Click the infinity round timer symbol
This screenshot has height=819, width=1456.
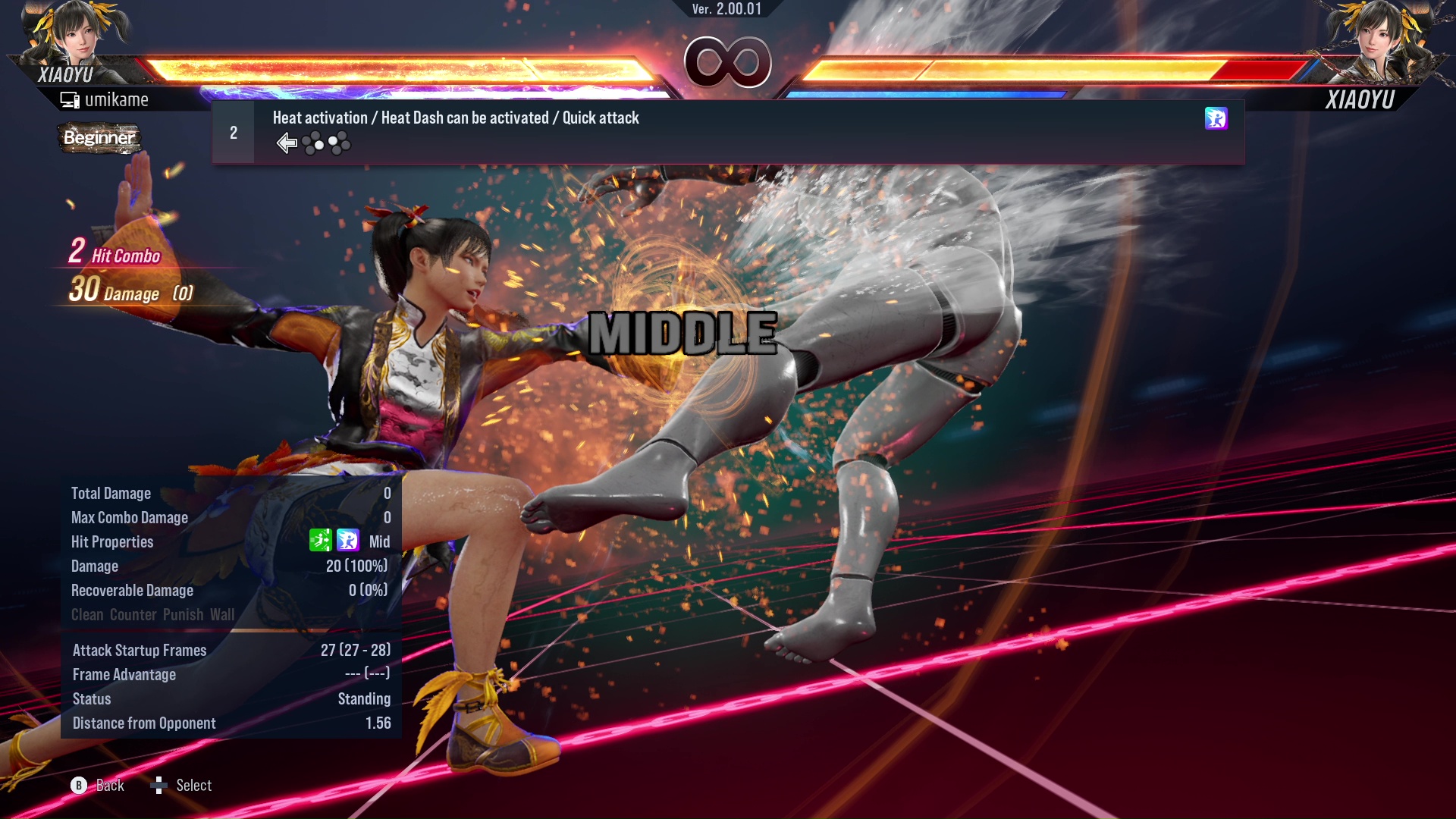pyautogui.click(x=726, y=62)
